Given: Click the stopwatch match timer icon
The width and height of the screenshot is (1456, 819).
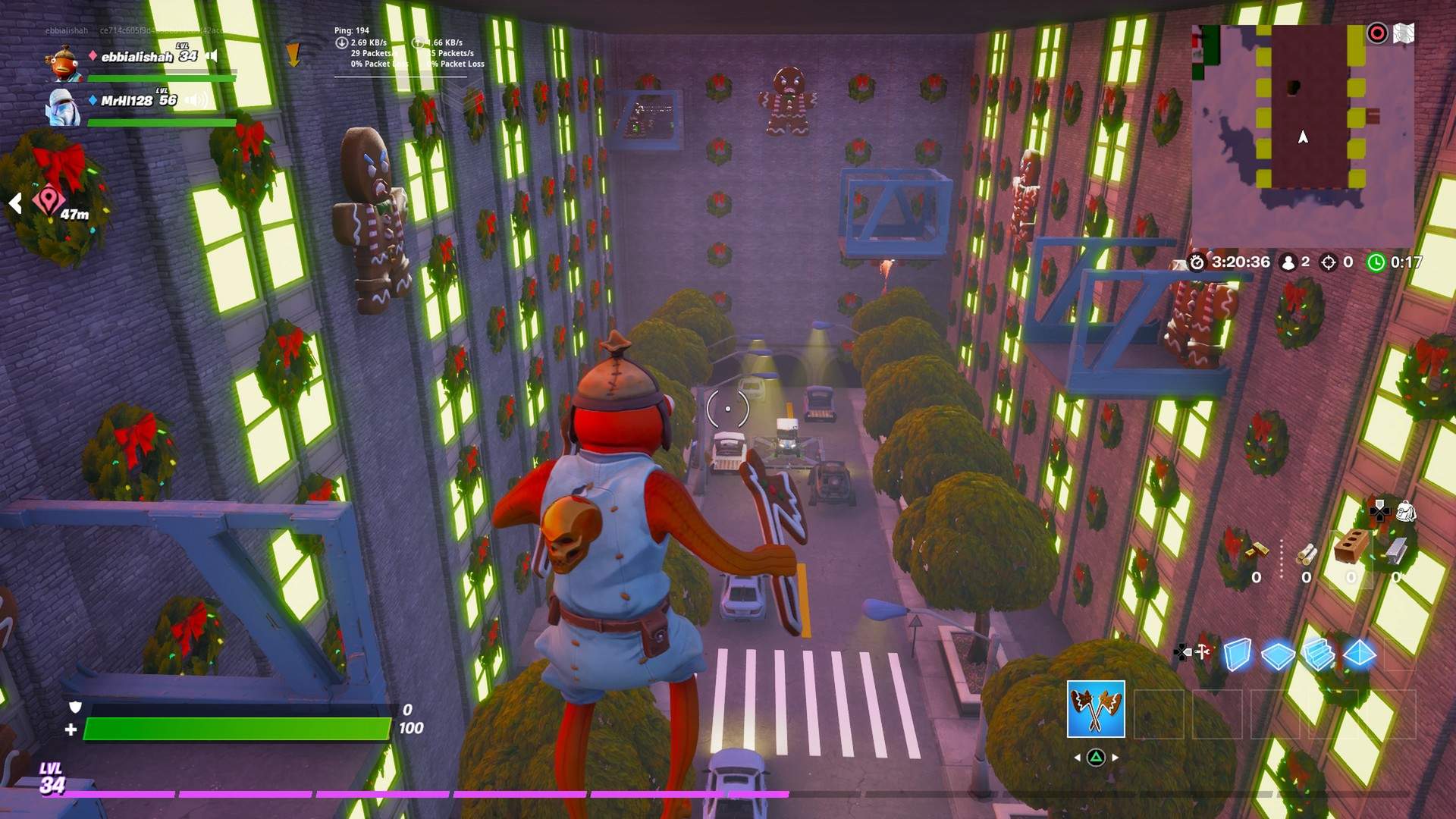Looking at the screenshot, I should pyautogui.click(x=1197, y=262).
